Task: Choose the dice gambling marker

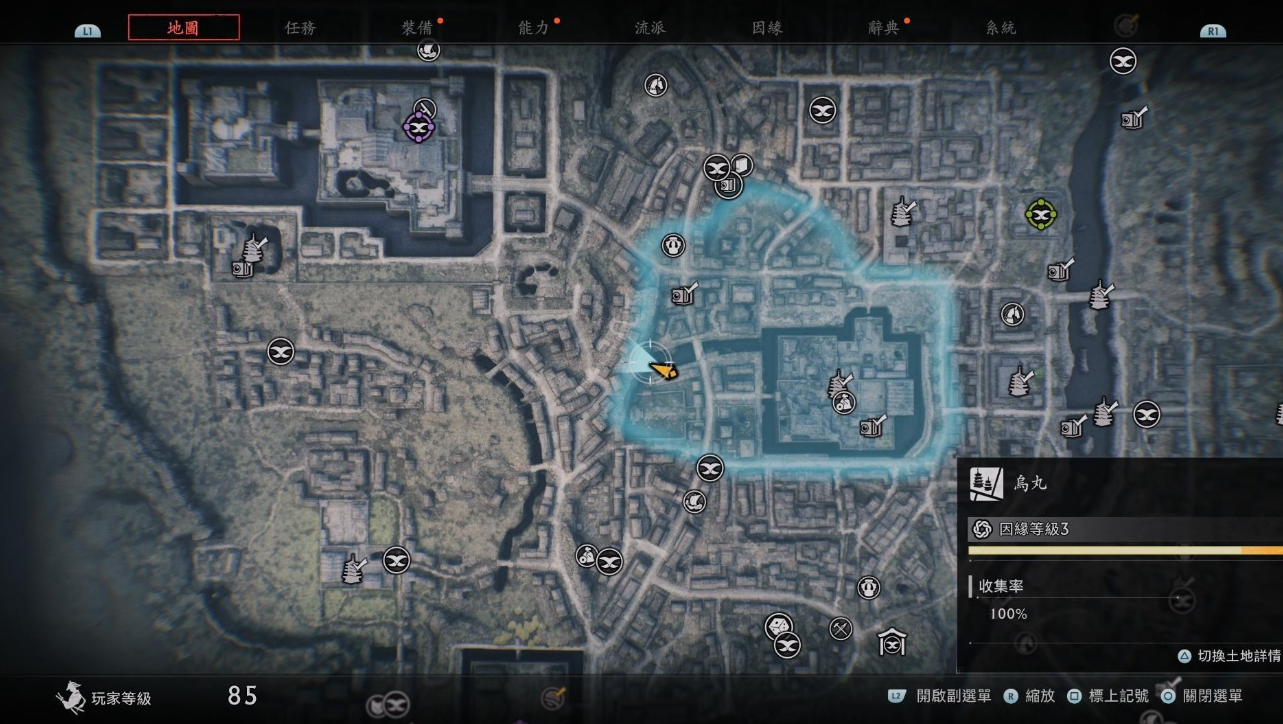Action: pos(777,627)
